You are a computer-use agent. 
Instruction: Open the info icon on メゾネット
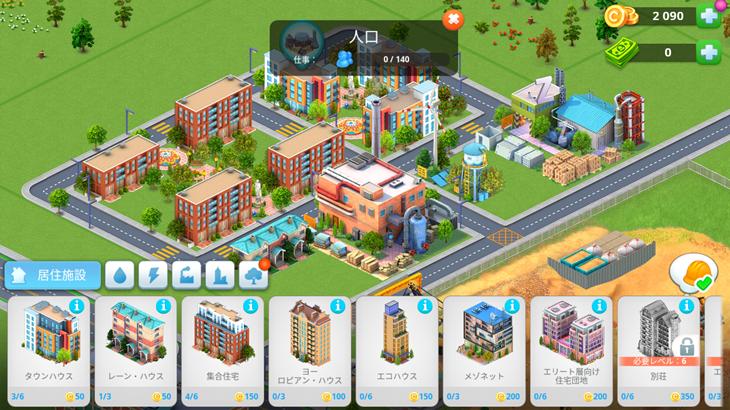(x=511, y=306)
